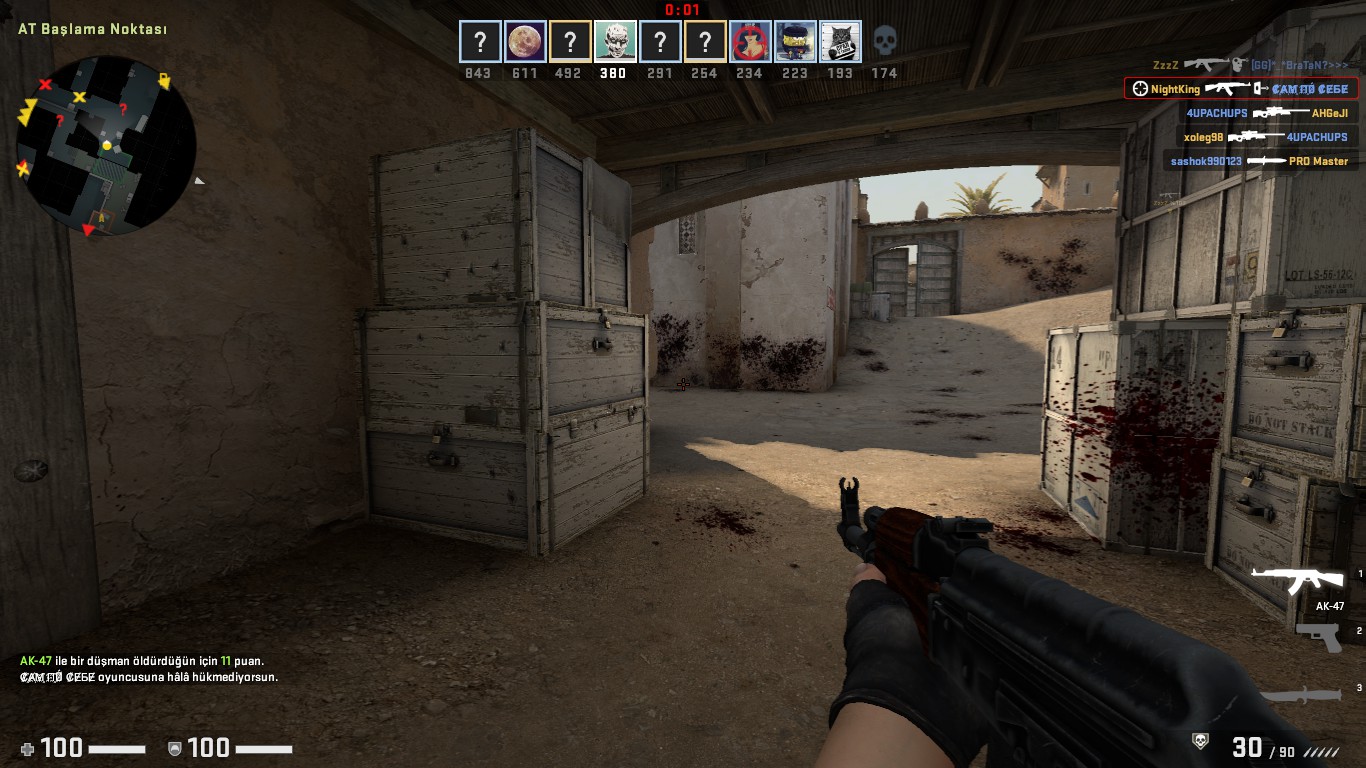Select the moon avatar on the scoreboard
The height and width of the screenshot is (768, 1366).
[x=525, y=42]
